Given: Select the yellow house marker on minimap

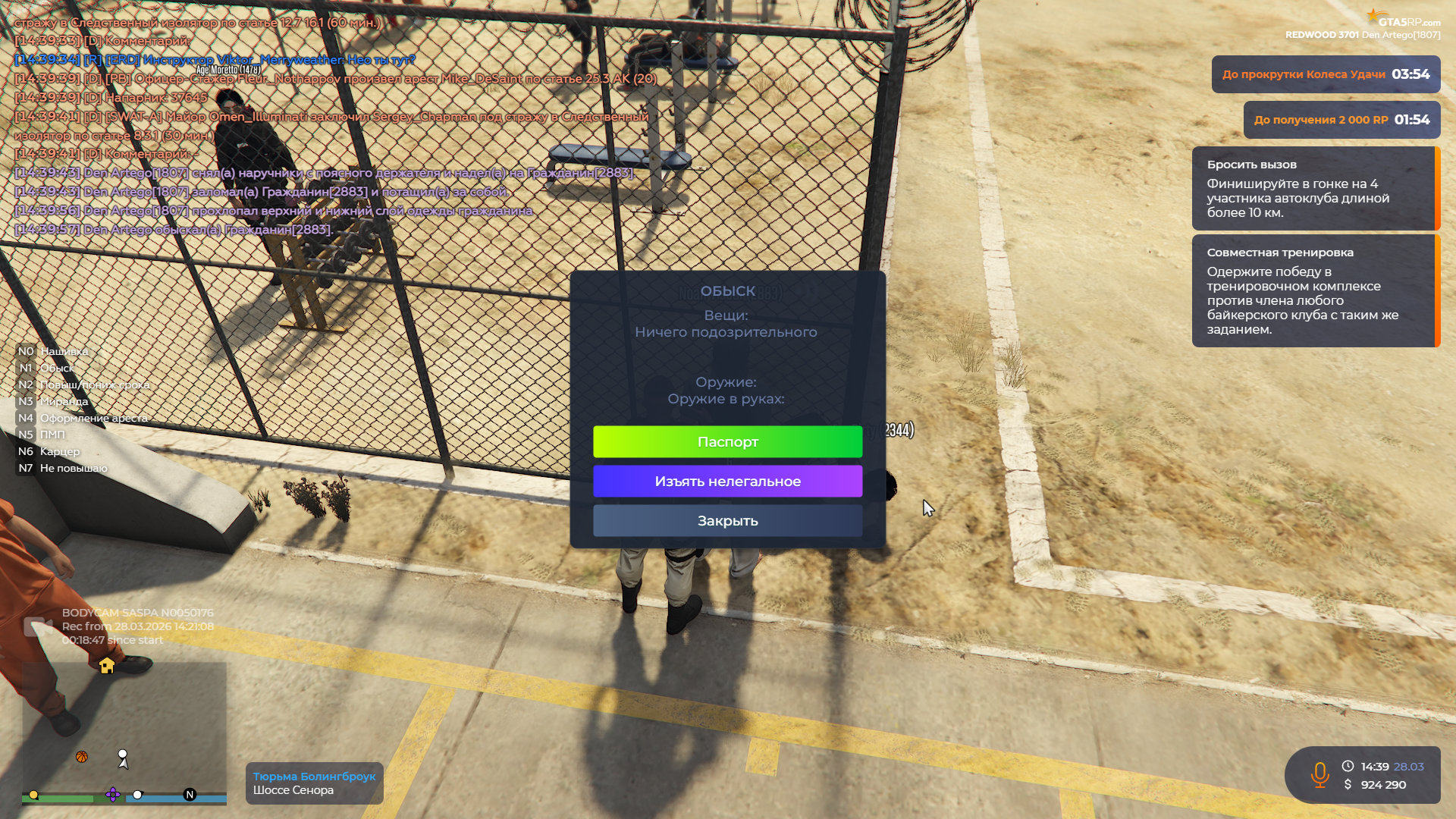Looking at the screenshot, I should (107, 666).
